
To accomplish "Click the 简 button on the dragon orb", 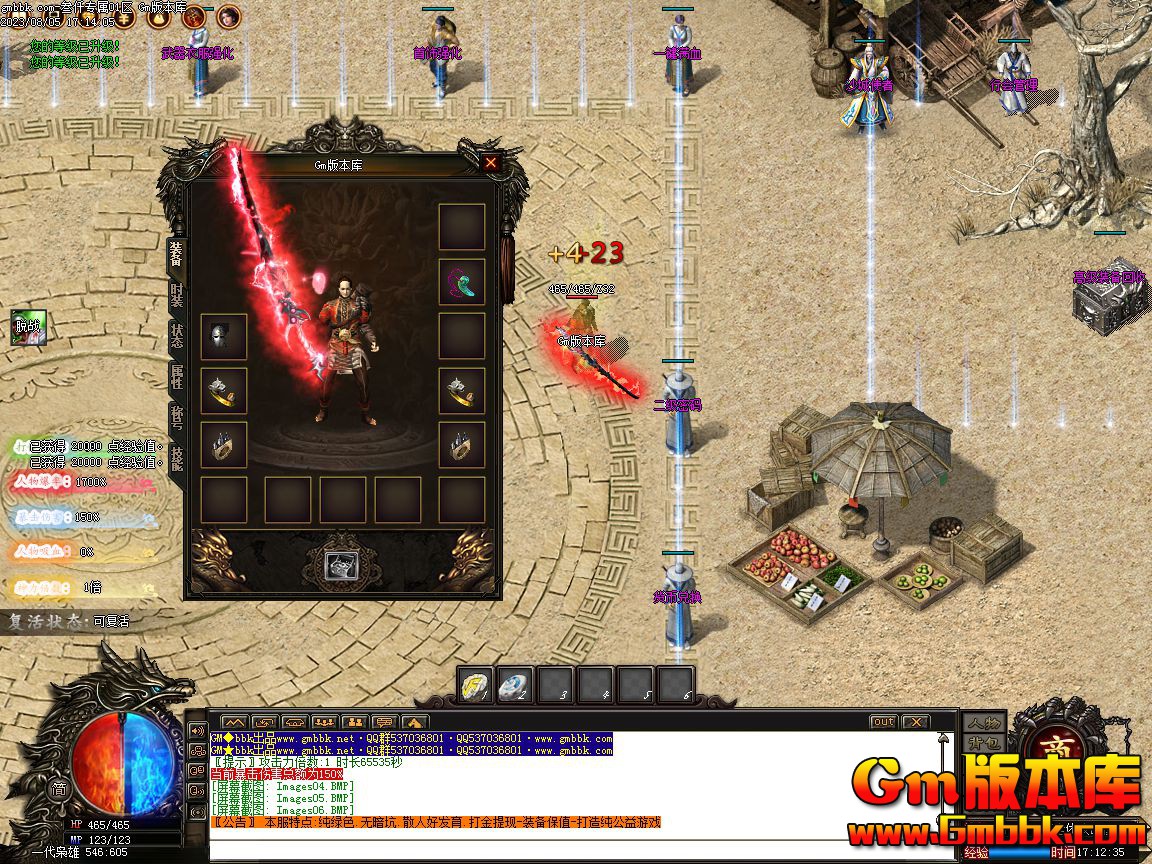I will [x=58, y=788].
